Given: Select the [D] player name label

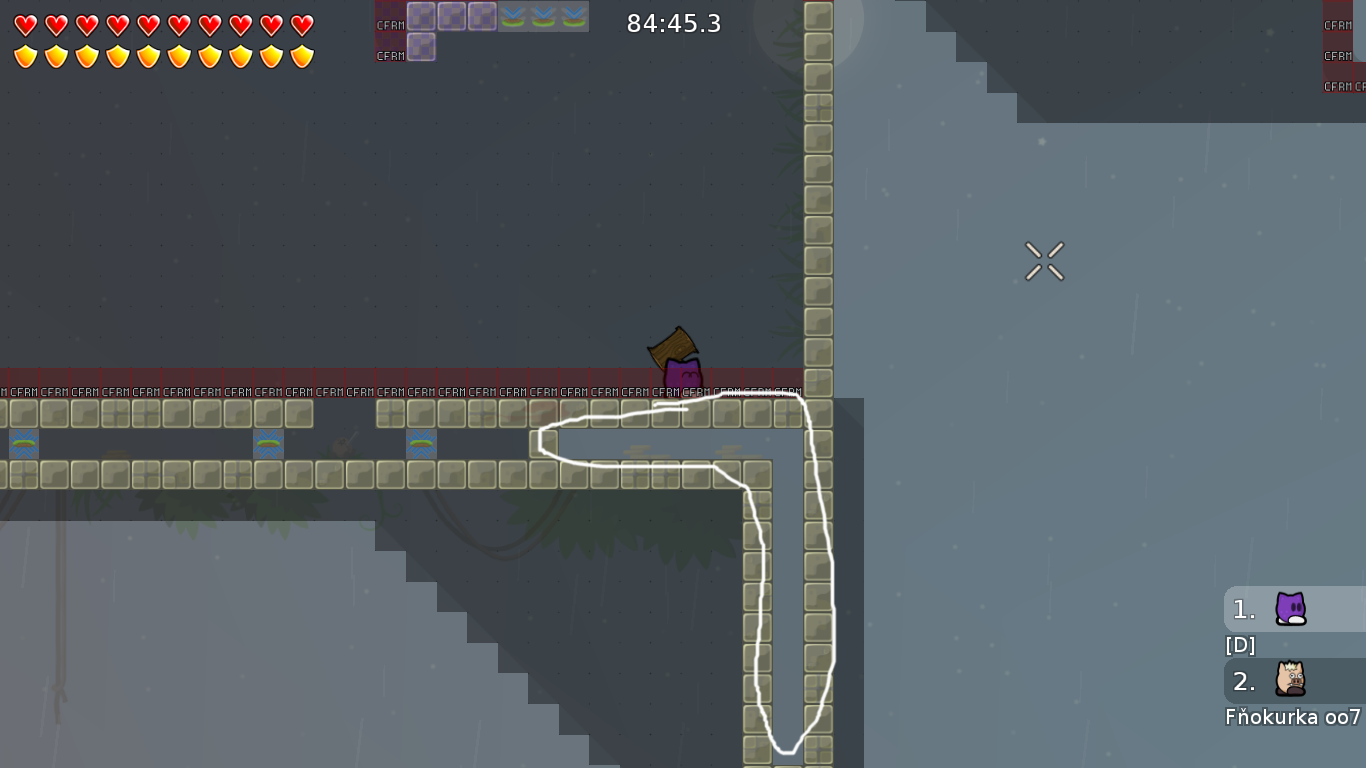Looking at the screenshot, I should click(1240, 645).
